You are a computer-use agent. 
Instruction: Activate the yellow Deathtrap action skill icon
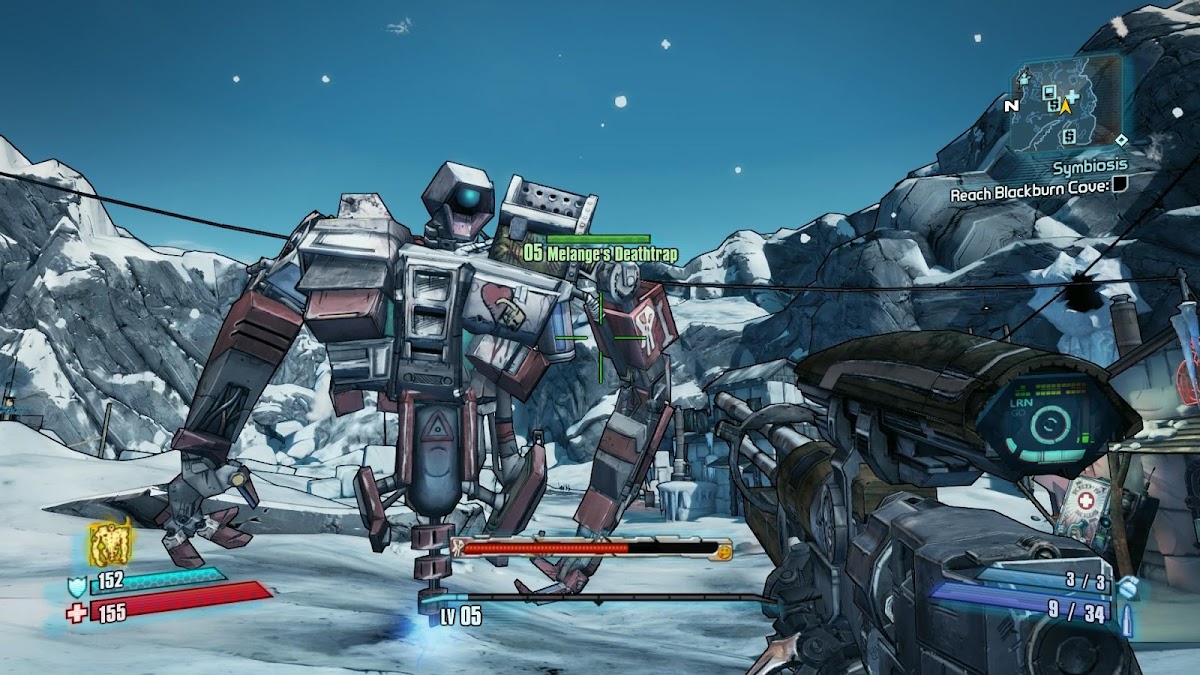(110, 544)
